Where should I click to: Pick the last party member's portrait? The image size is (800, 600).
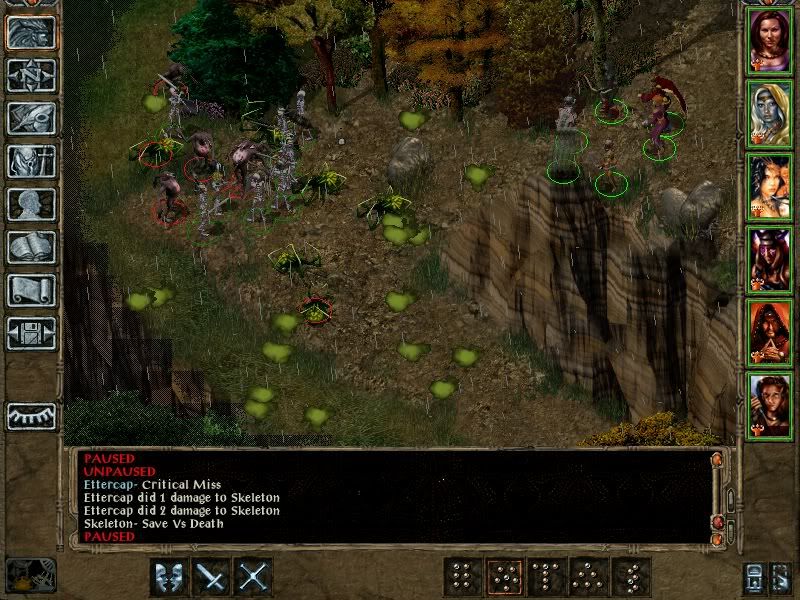click(x=770, y=405)
